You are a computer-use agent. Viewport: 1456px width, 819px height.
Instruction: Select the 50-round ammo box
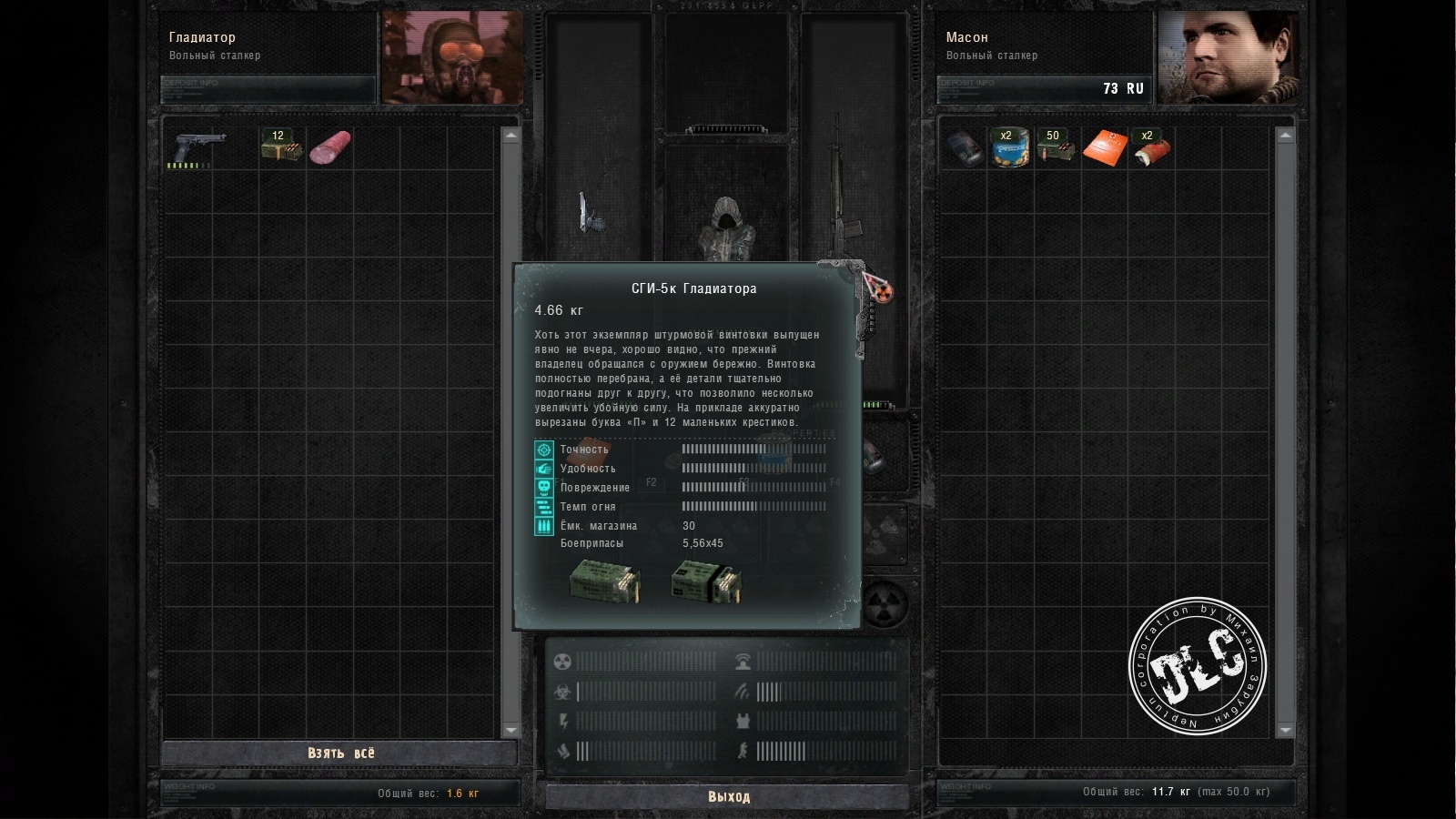(x=1056, y=147)
